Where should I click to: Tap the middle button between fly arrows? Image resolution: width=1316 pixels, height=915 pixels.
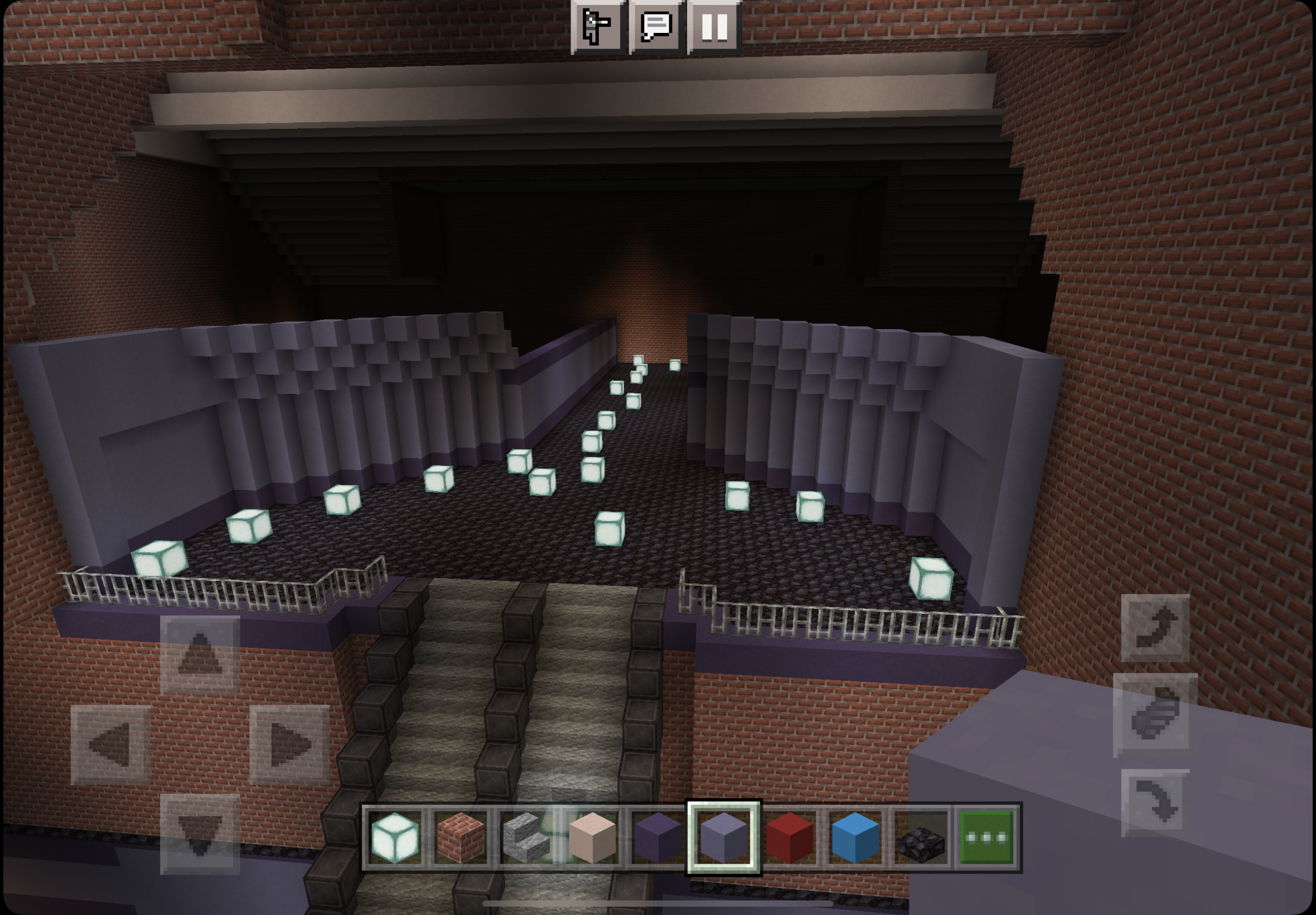click(1154, 715)
